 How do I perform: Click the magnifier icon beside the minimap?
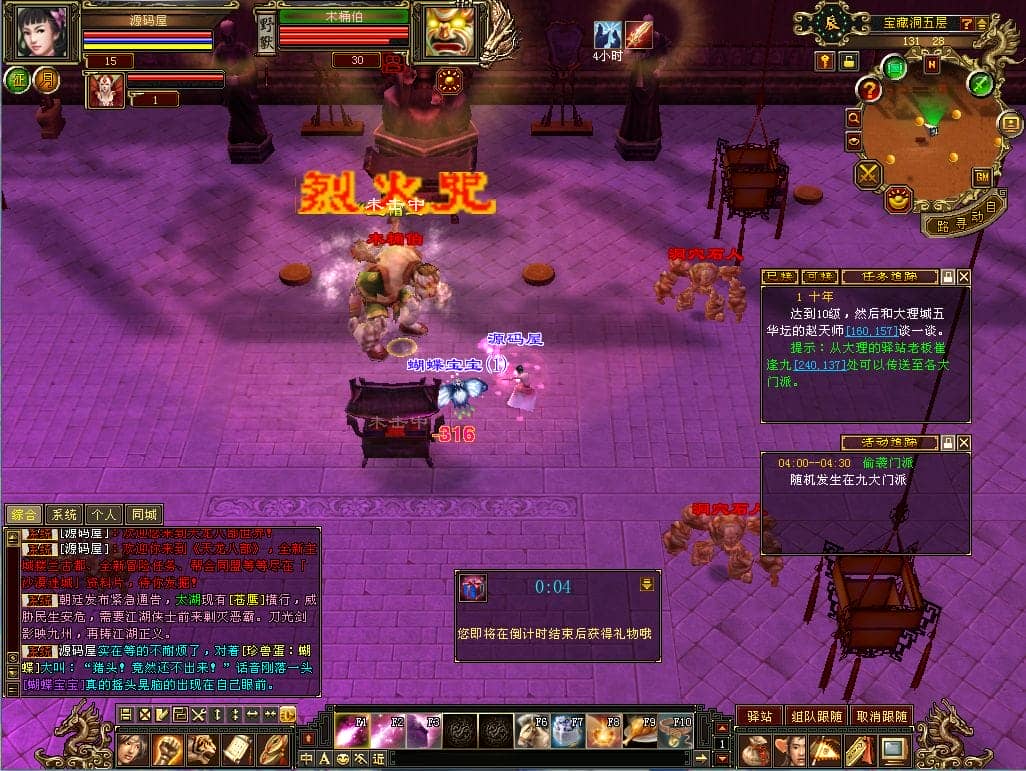854,118
